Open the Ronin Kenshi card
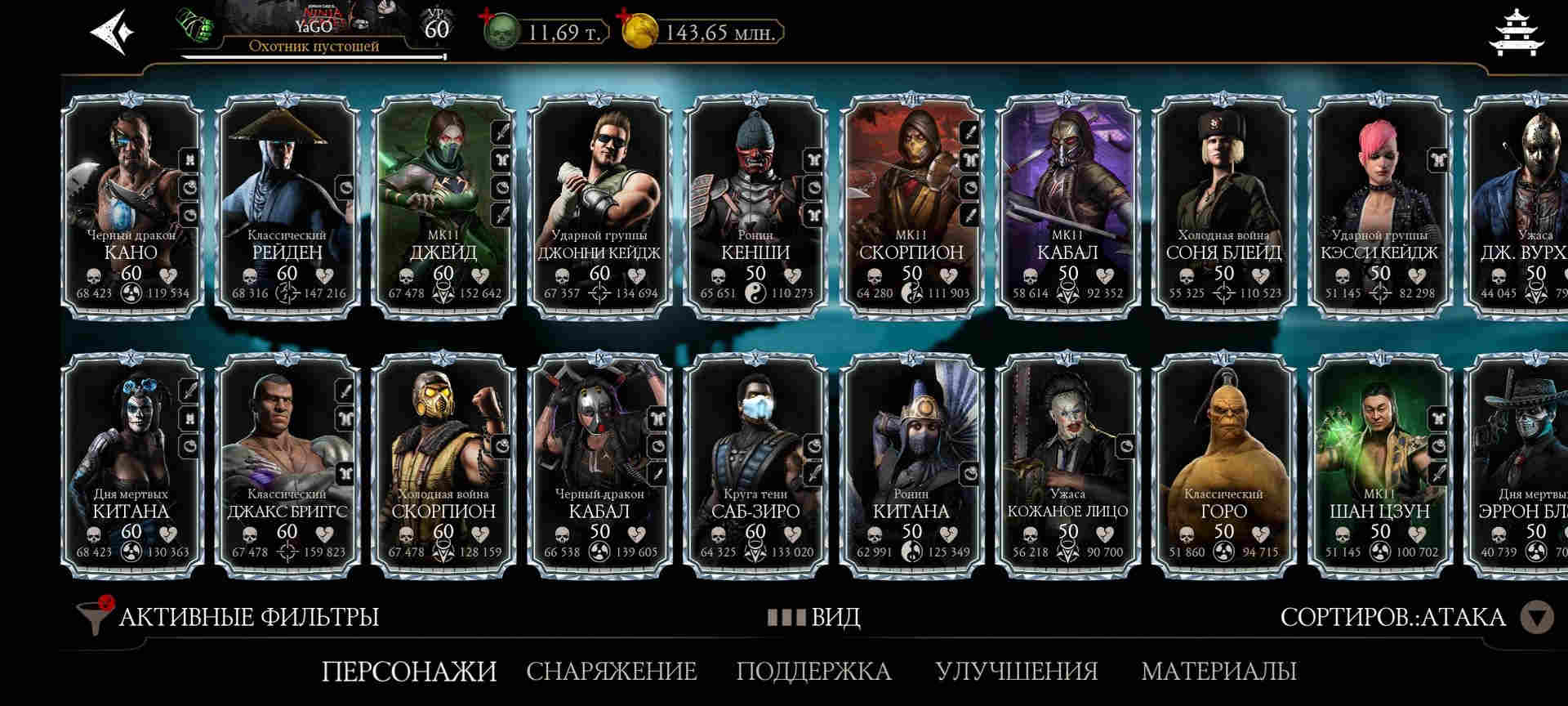 (755, 204)
